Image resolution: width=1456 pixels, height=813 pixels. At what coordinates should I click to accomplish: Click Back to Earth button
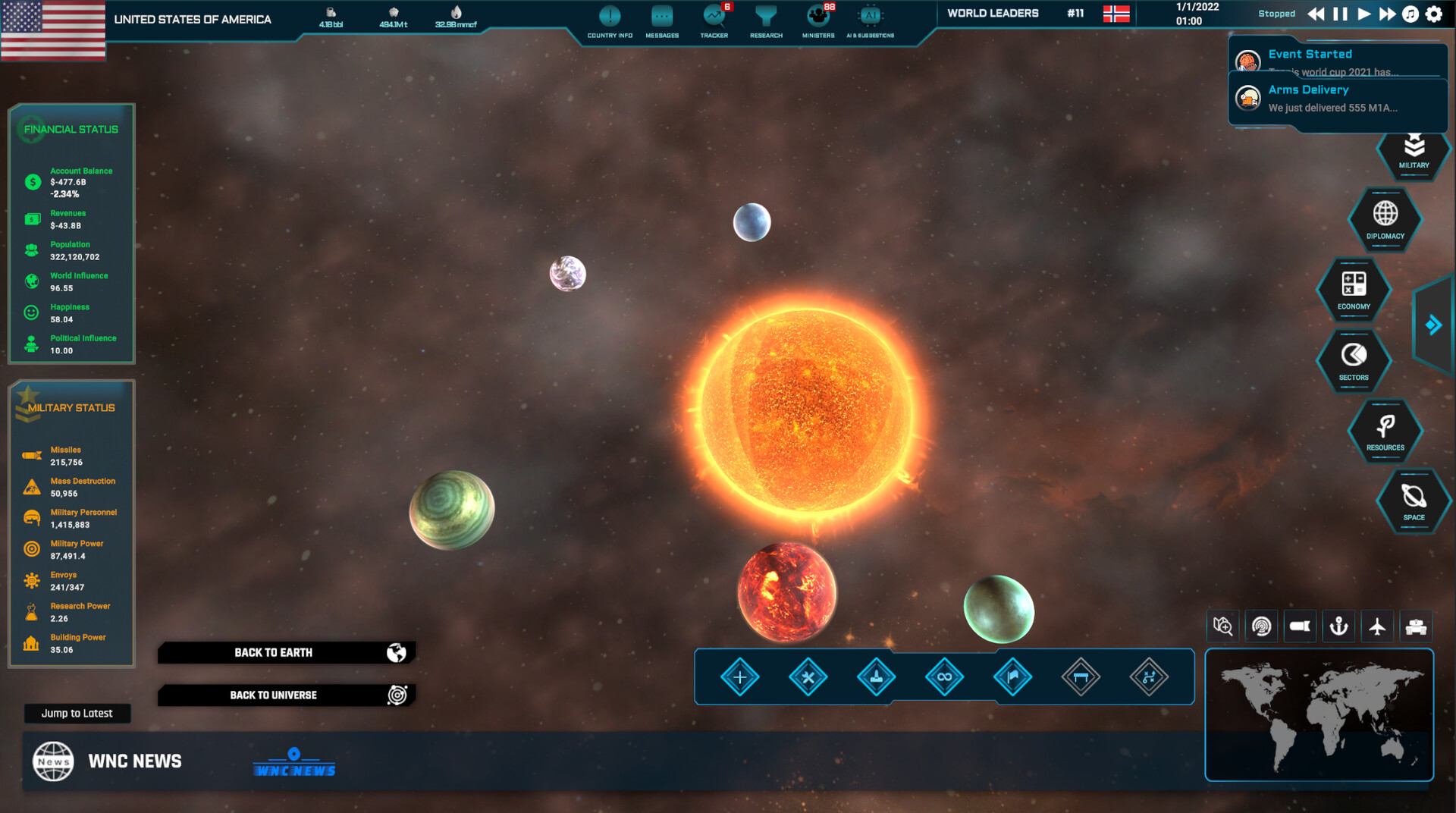pos(286,652)
